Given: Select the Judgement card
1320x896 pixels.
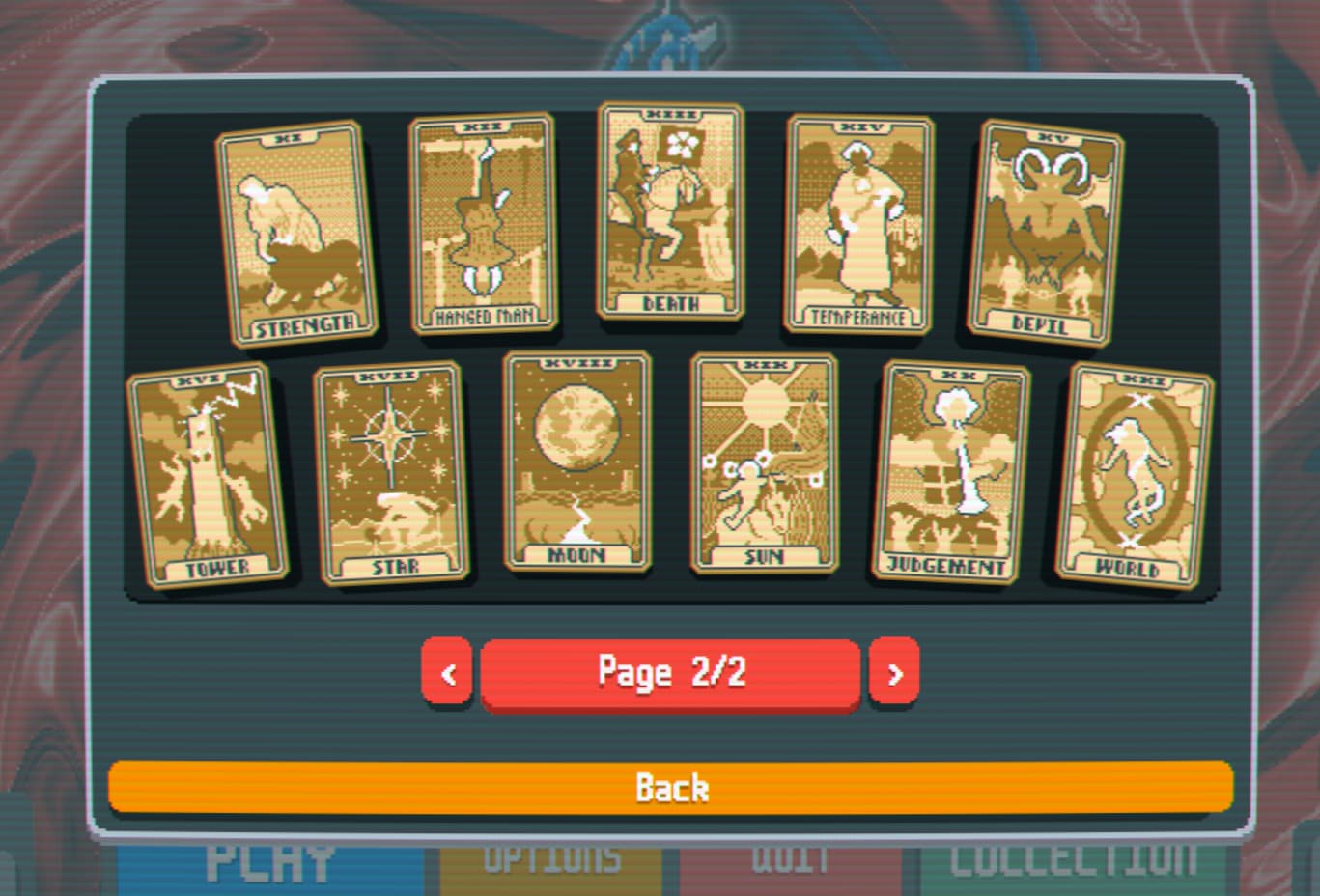Looking at the screenshot, I should coord(951,468).
